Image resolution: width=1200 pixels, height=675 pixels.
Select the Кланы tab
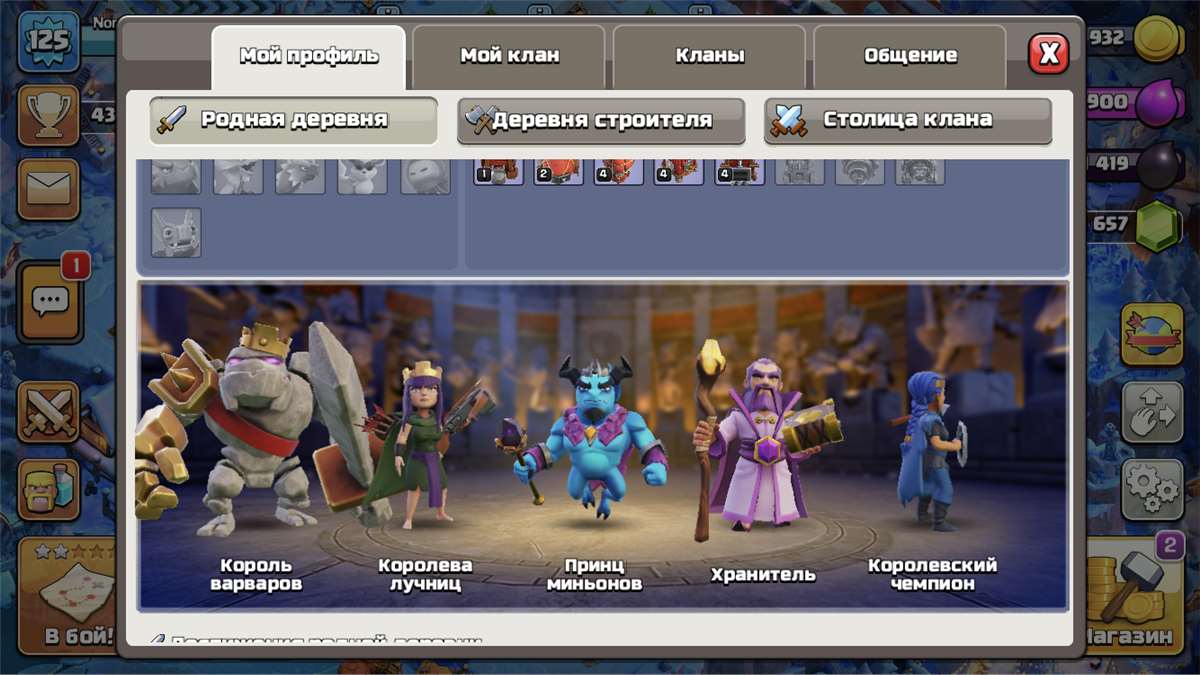point(709,56)
